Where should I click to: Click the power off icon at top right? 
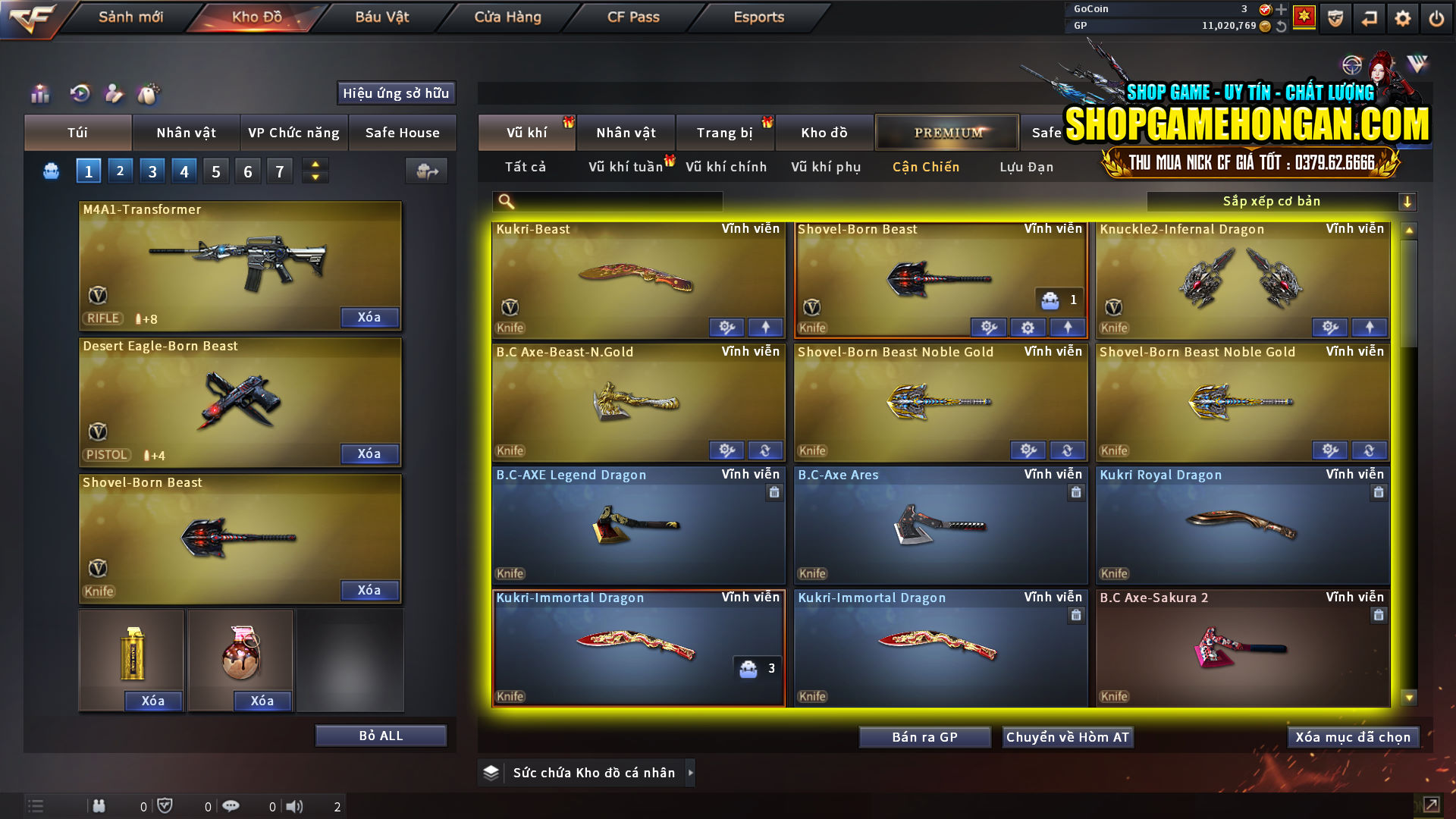pos(1436,17)
